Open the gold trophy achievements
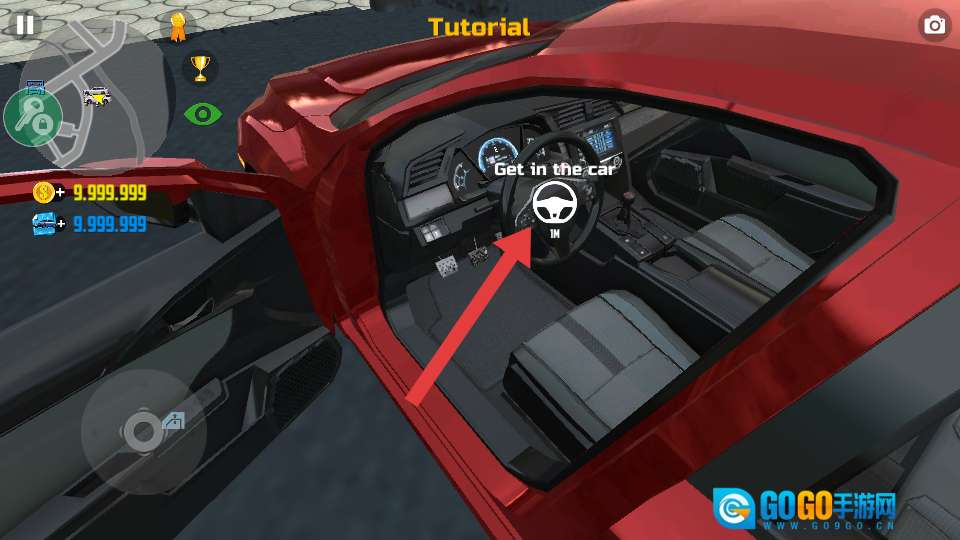 [201, 69]
